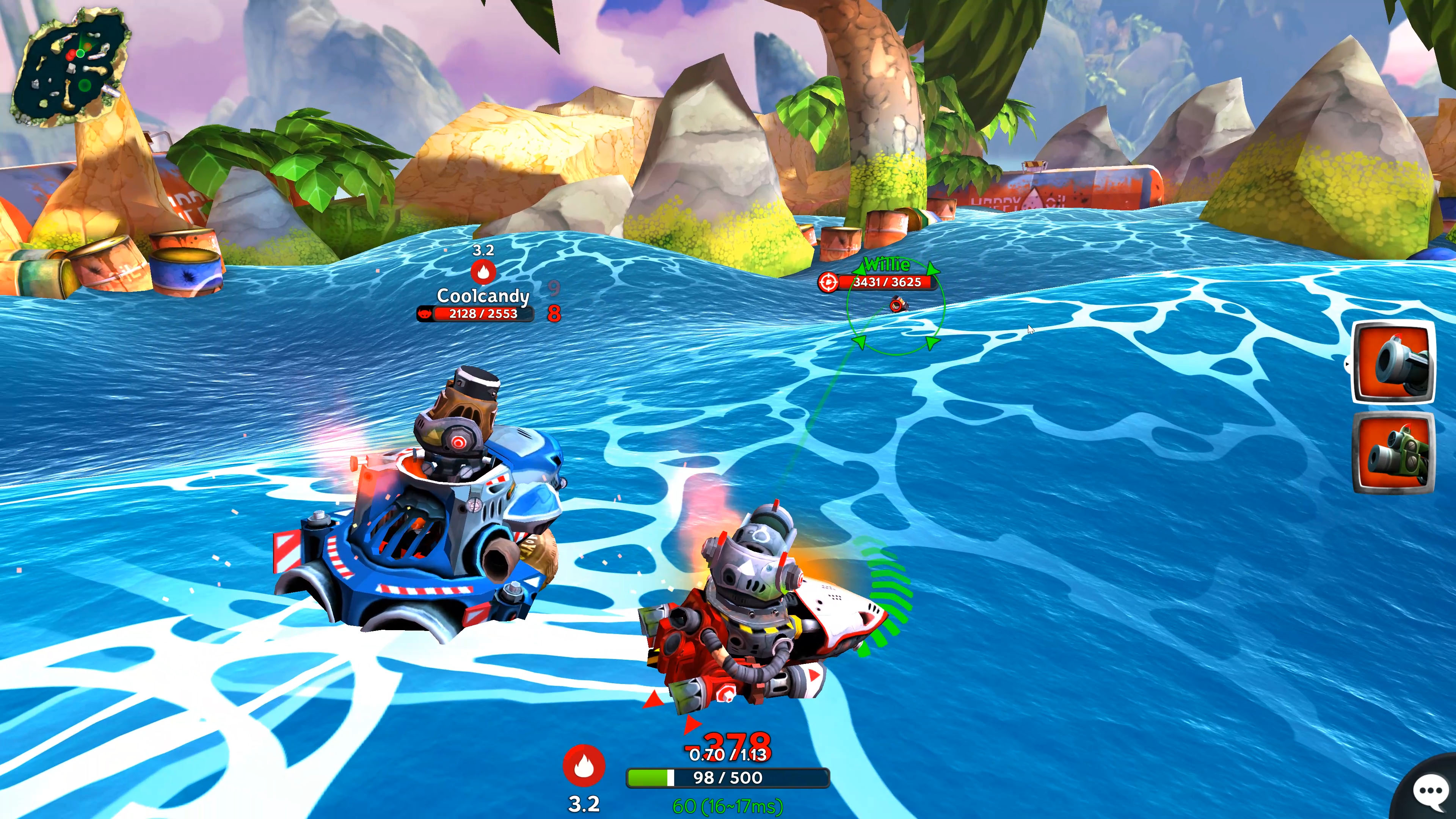Click the eye icon on Coolcandy's health bar
The height and width of the screenshot is (819, 1456).
click(425, 314)
